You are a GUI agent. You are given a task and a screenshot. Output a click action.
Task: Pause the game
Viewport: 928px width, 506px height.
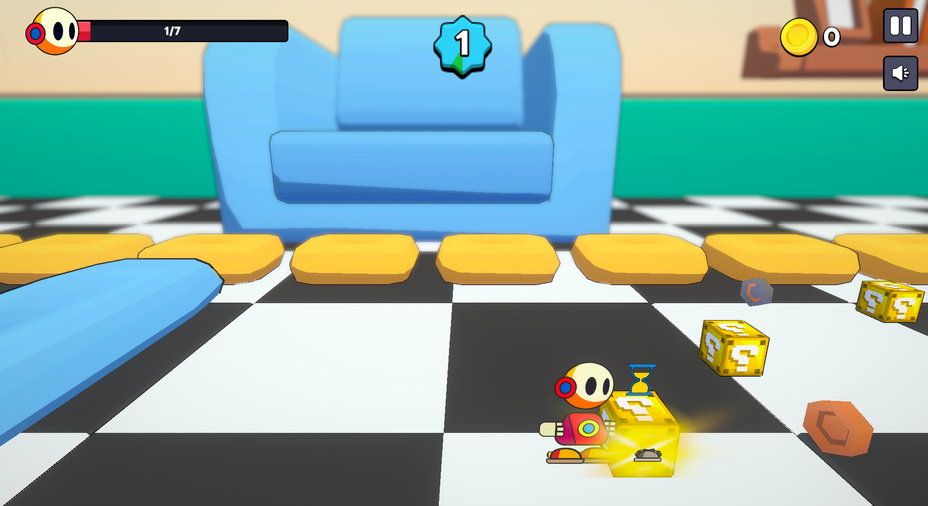point(900,26)
